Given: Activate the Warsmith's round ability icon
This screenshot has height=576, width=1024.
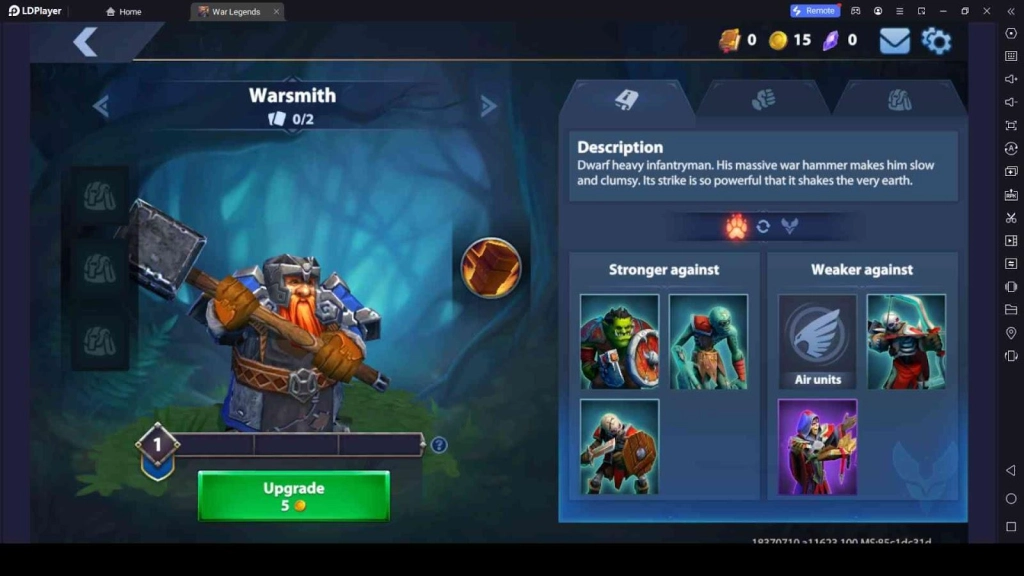Looking at the screenshot, I should point(491,267).
